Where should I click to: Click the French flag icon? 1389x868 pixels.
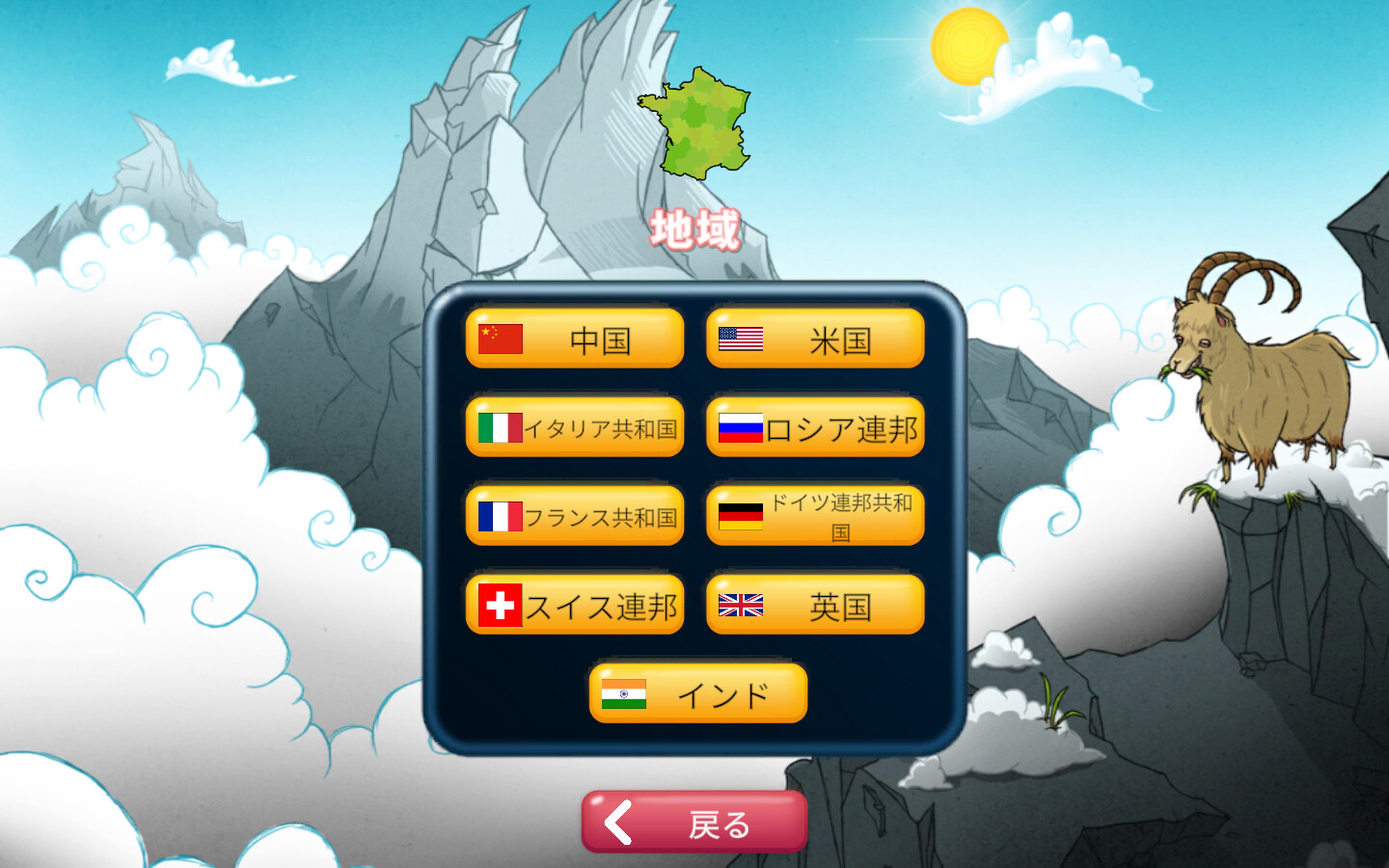500,516
